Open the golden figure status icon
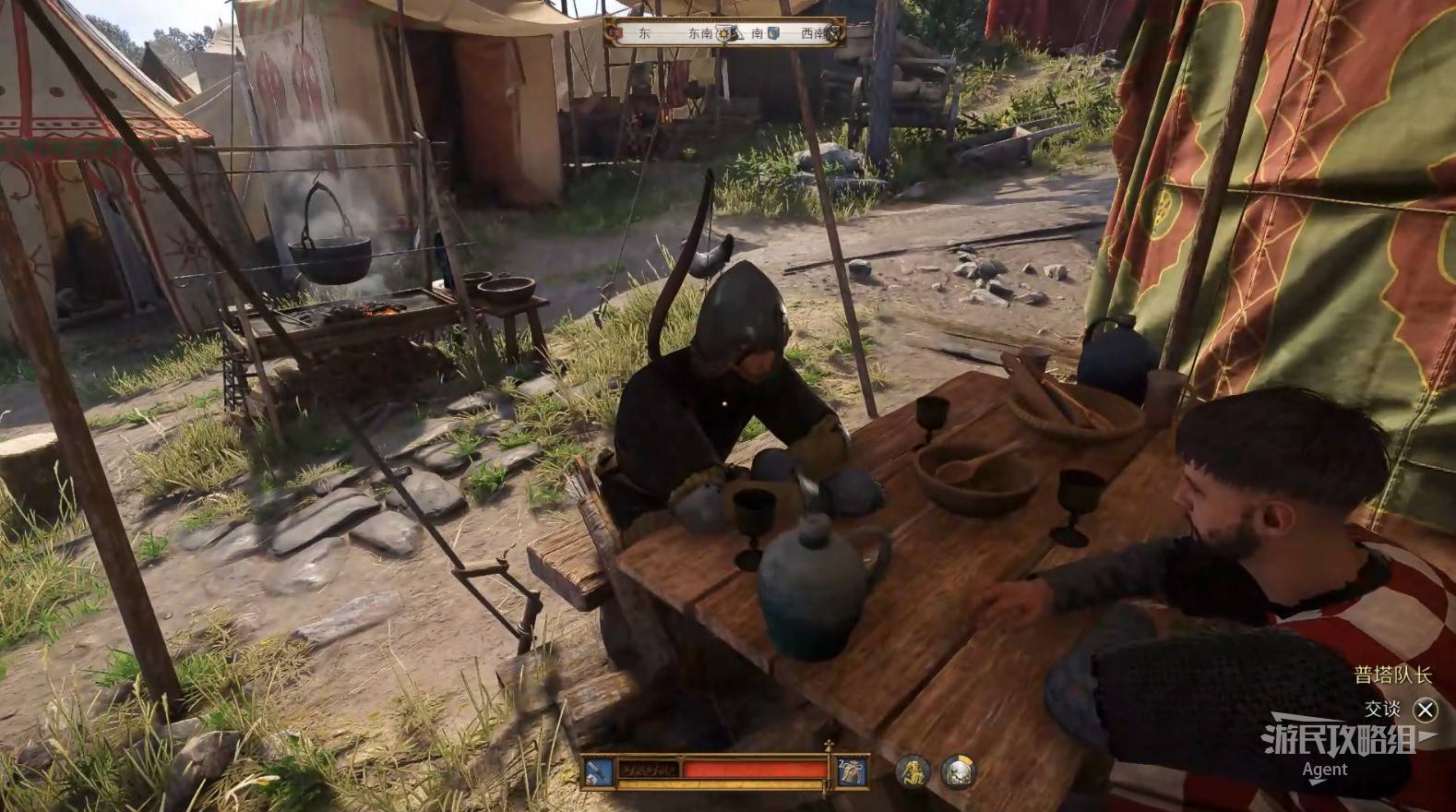1456x812 pixels. [x=913, y=771]
